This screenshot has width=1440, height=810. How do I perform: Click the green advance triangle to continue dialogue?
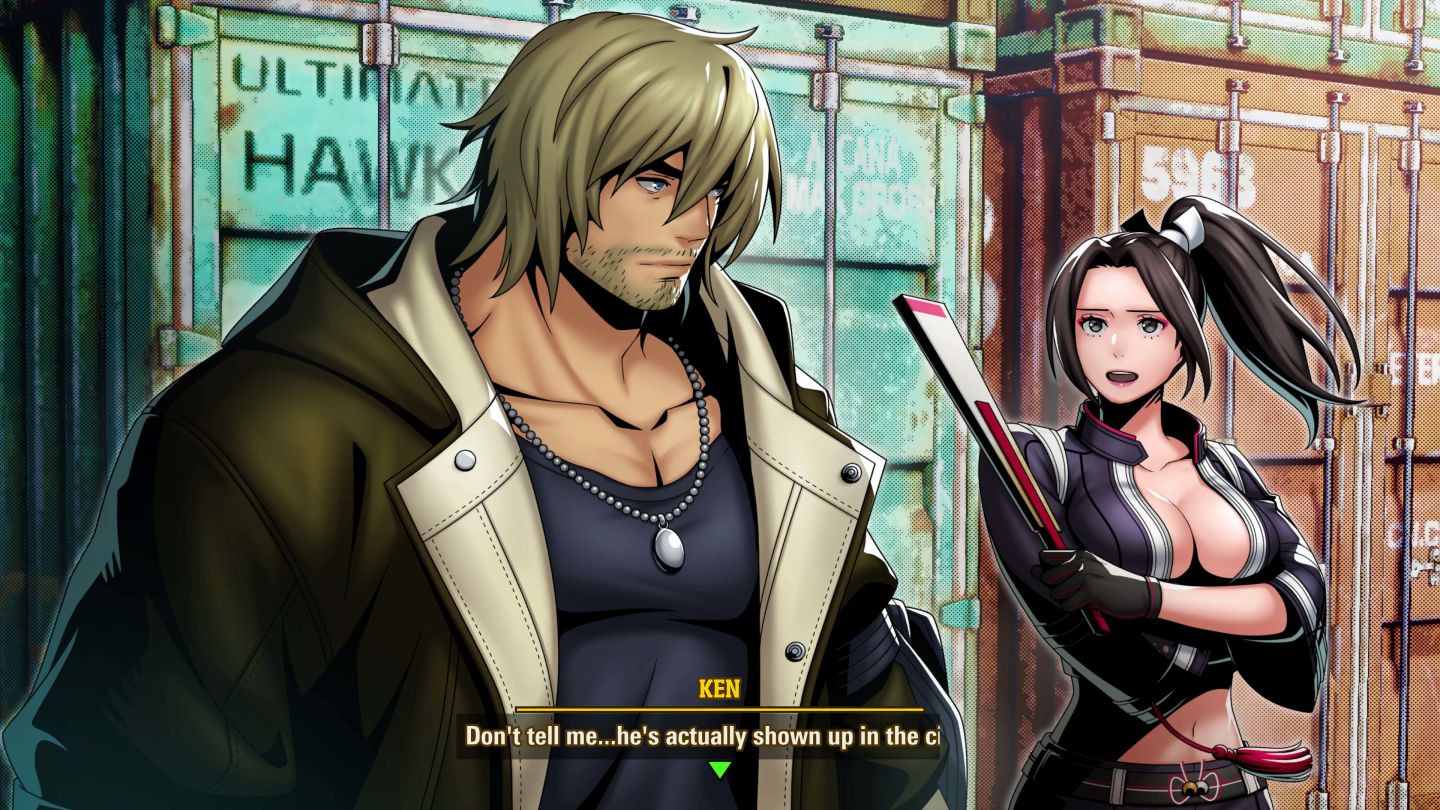pyautogui.click(x=720, y=770)
